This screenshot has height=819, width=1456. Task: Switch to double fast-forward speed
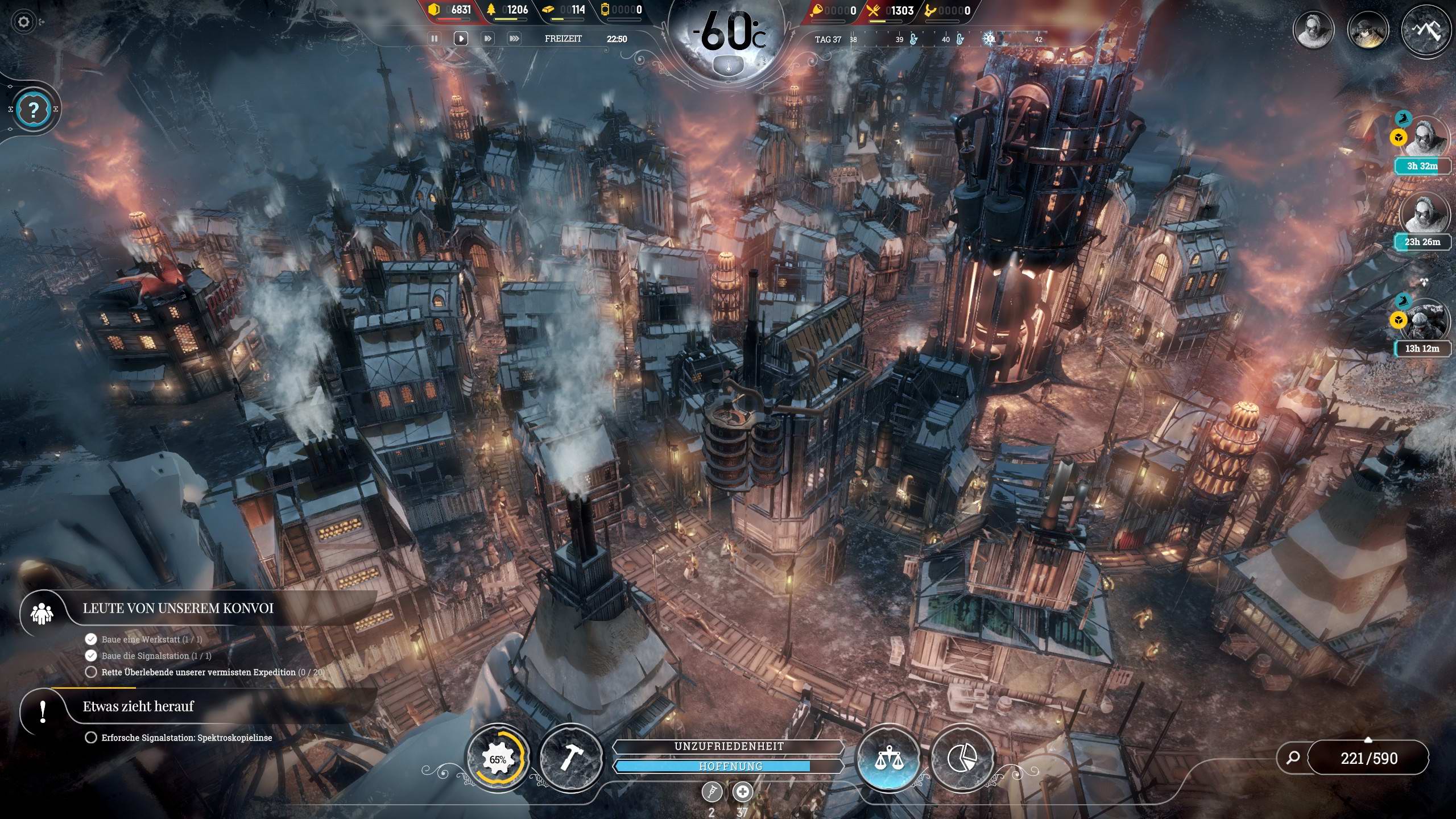point(487,39)
